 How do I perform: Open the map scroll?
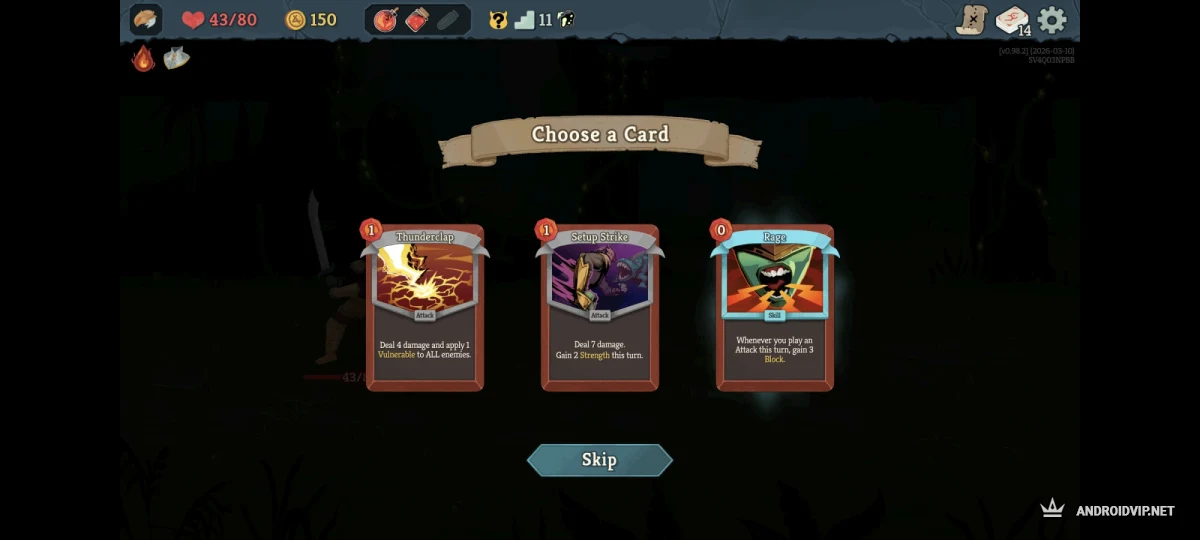(971, 20)
